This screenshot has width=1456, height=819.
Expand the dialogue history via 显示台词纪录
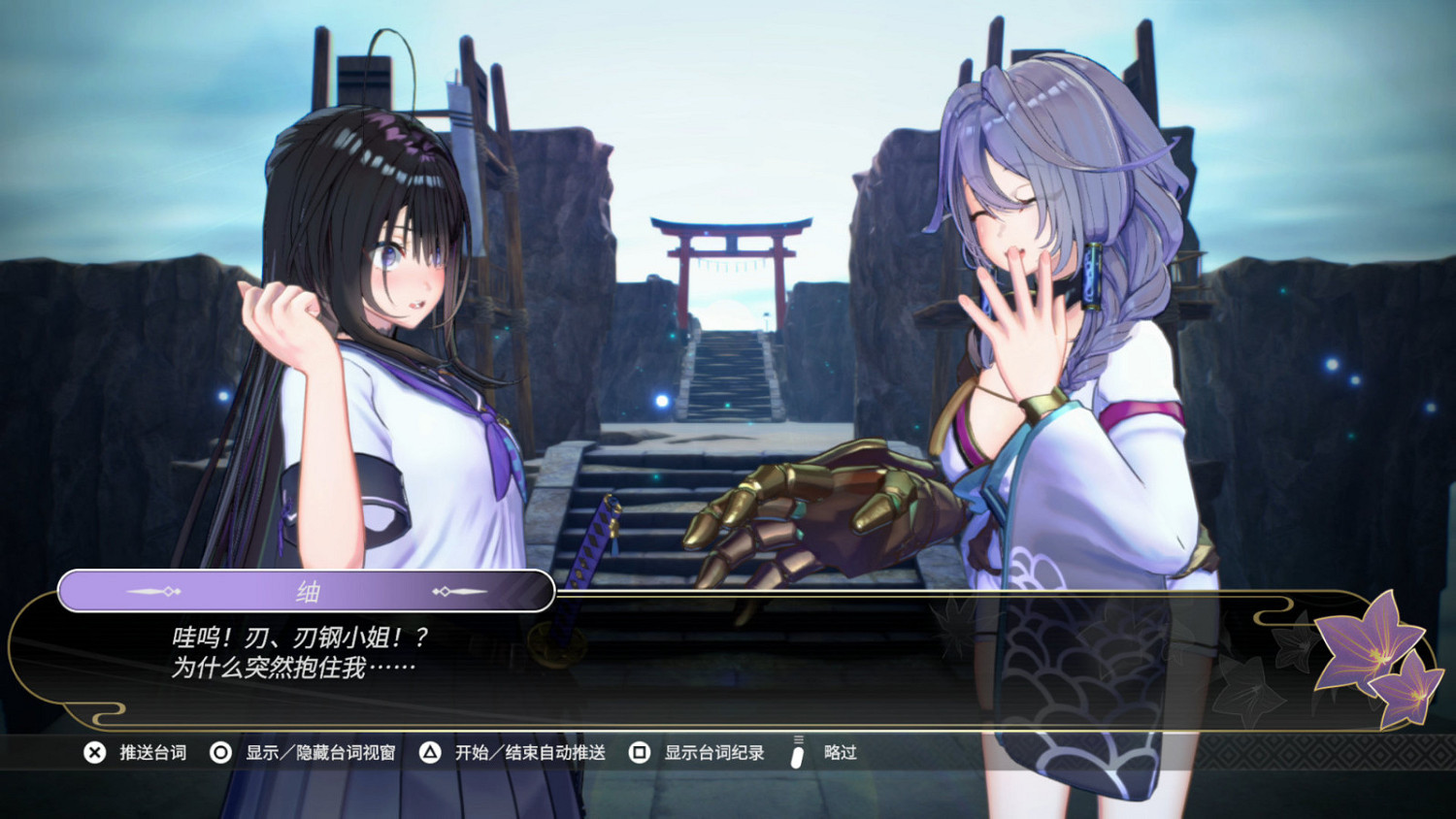[713, 752]
